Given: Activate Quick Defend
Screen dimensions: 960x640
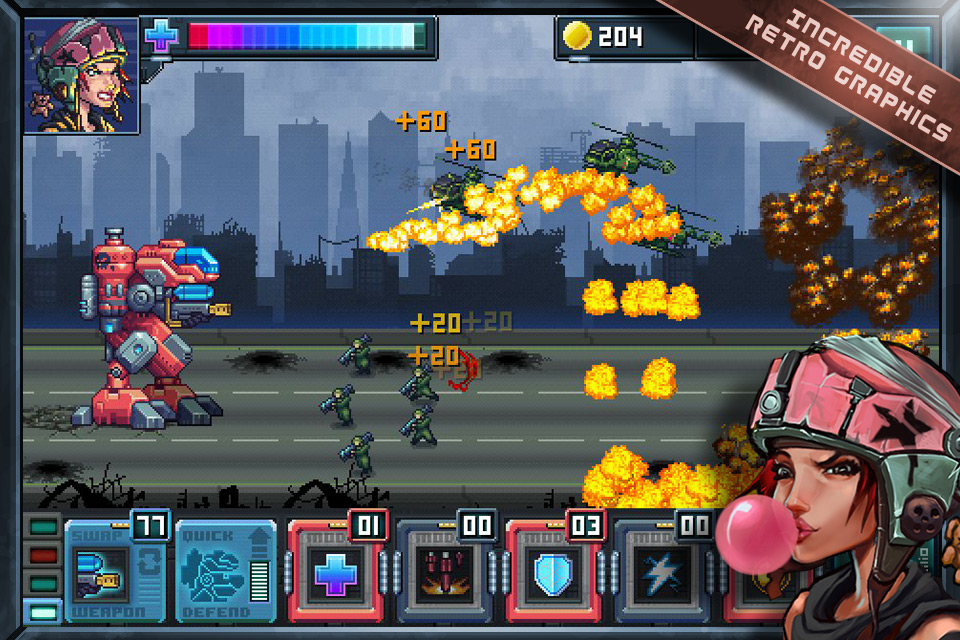Looking at the screenshot, I should coord(225,573).
